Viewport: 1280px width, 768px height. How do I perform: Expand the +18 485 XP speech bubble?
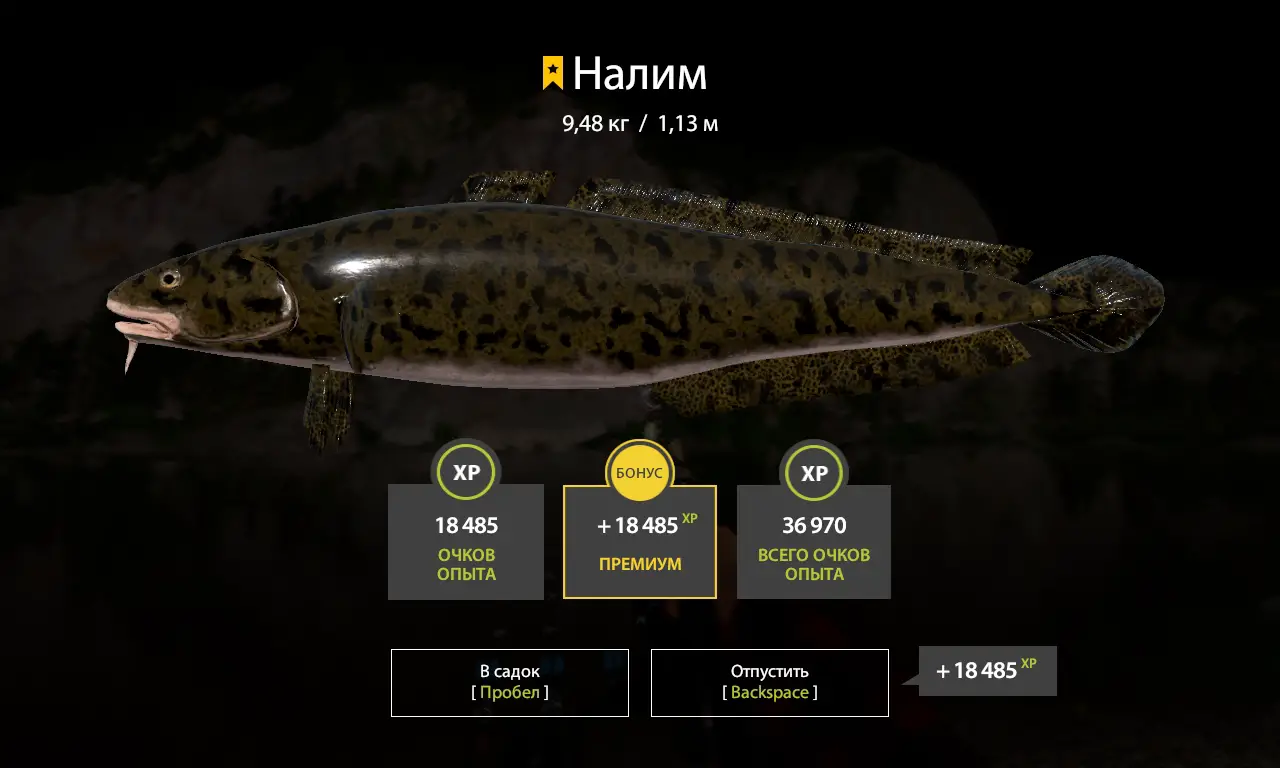(988, 671)
